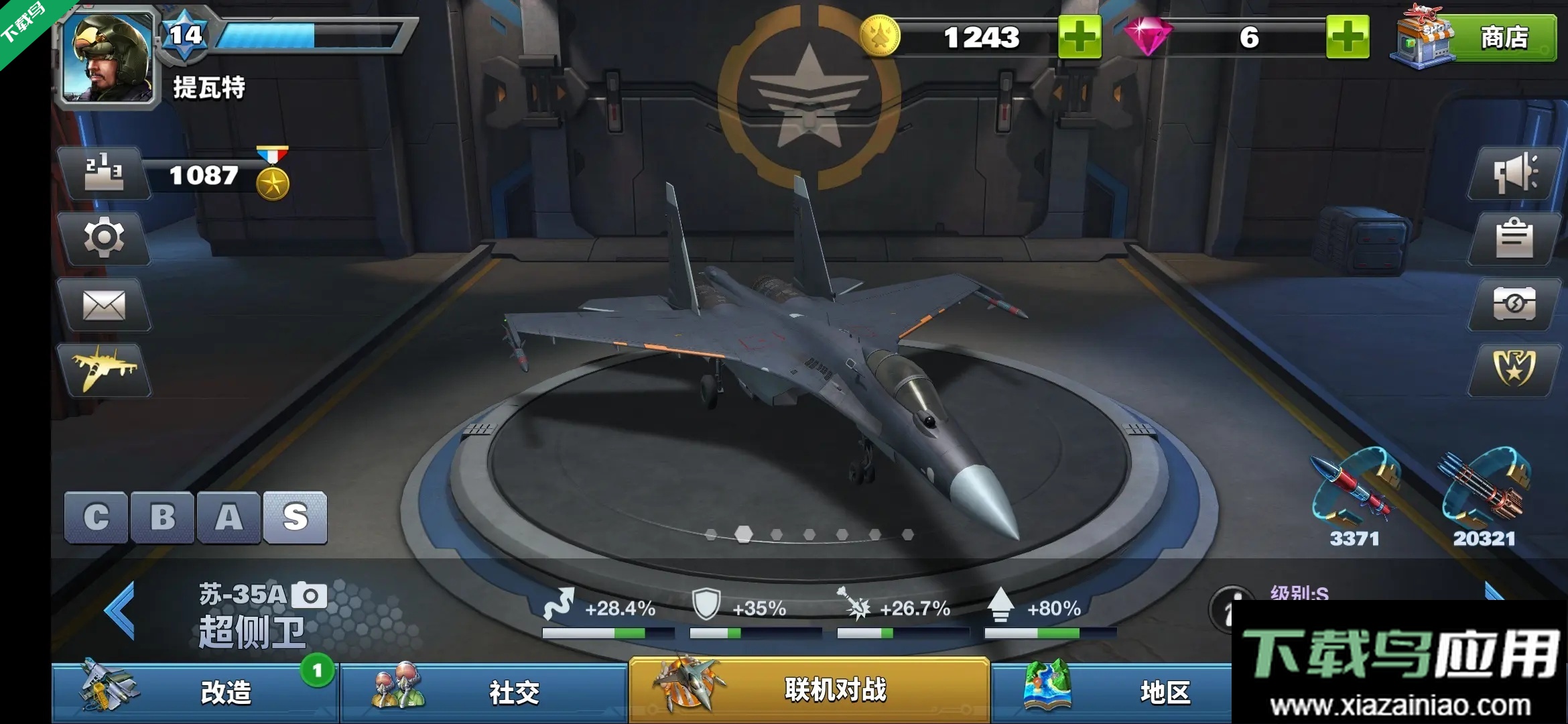Open the 社交 social menu
Viewport: 1568px width, 724px height.
click(x=484, y=692)
